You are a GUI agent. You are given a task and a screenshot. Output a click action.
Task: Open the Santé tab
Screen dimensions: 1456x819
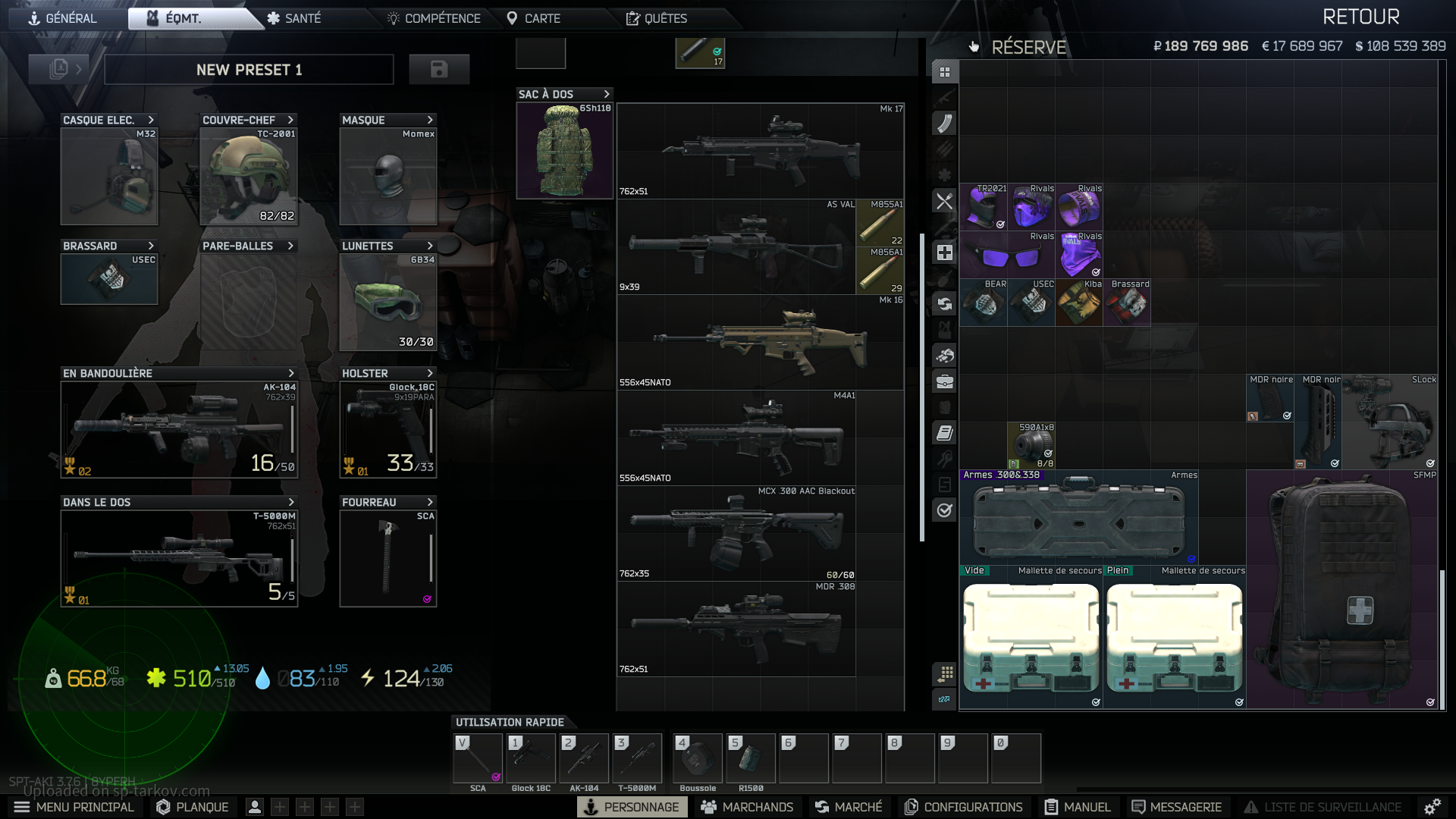point(294,18)
